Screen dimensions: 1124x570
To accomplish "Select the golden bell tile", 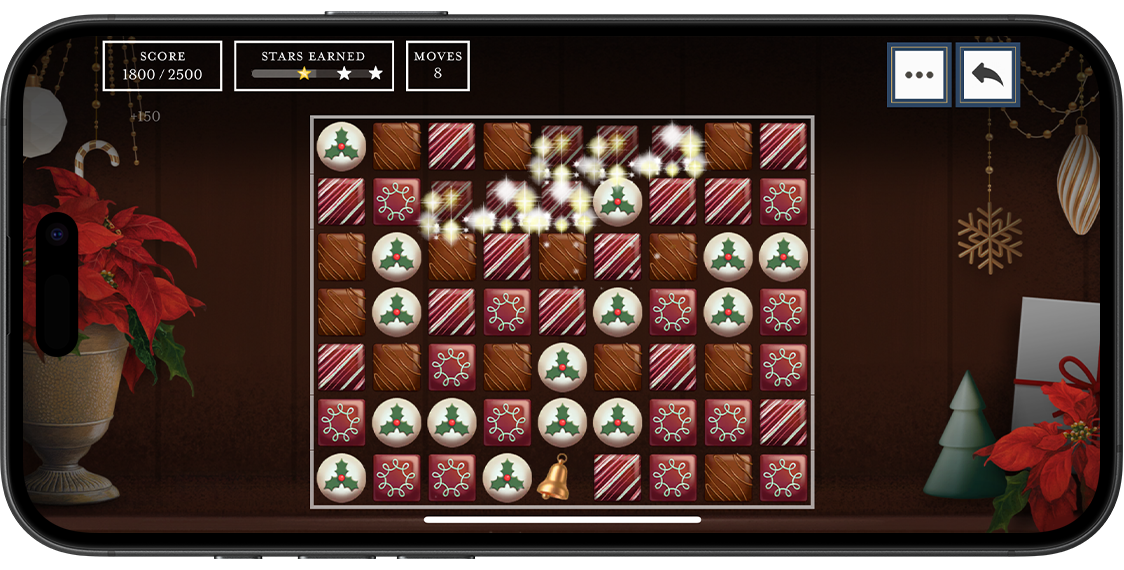I will pyautogui.click(x=562, y=477).
